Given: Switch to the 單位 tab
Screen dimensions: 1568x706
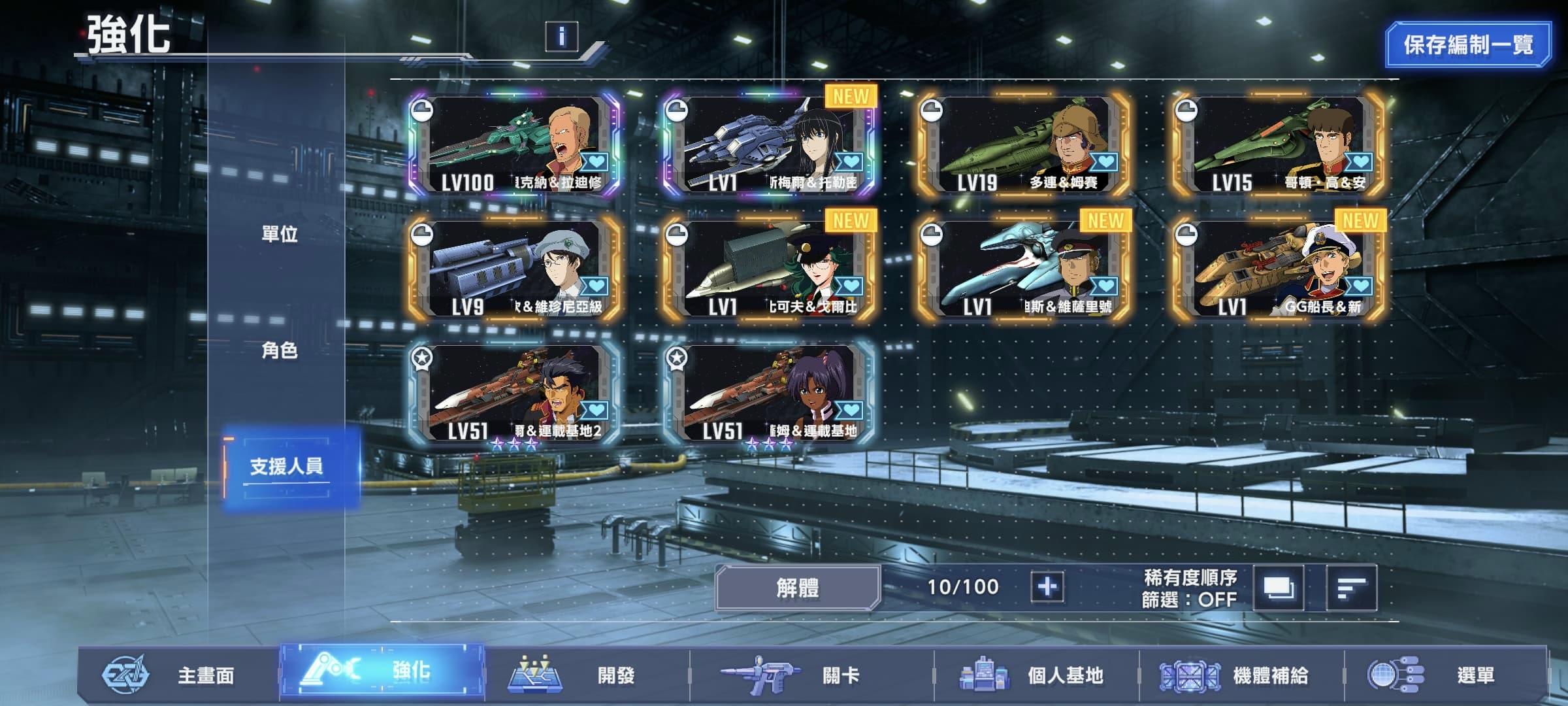Looking at the screenshot, I should click(280, 234).
